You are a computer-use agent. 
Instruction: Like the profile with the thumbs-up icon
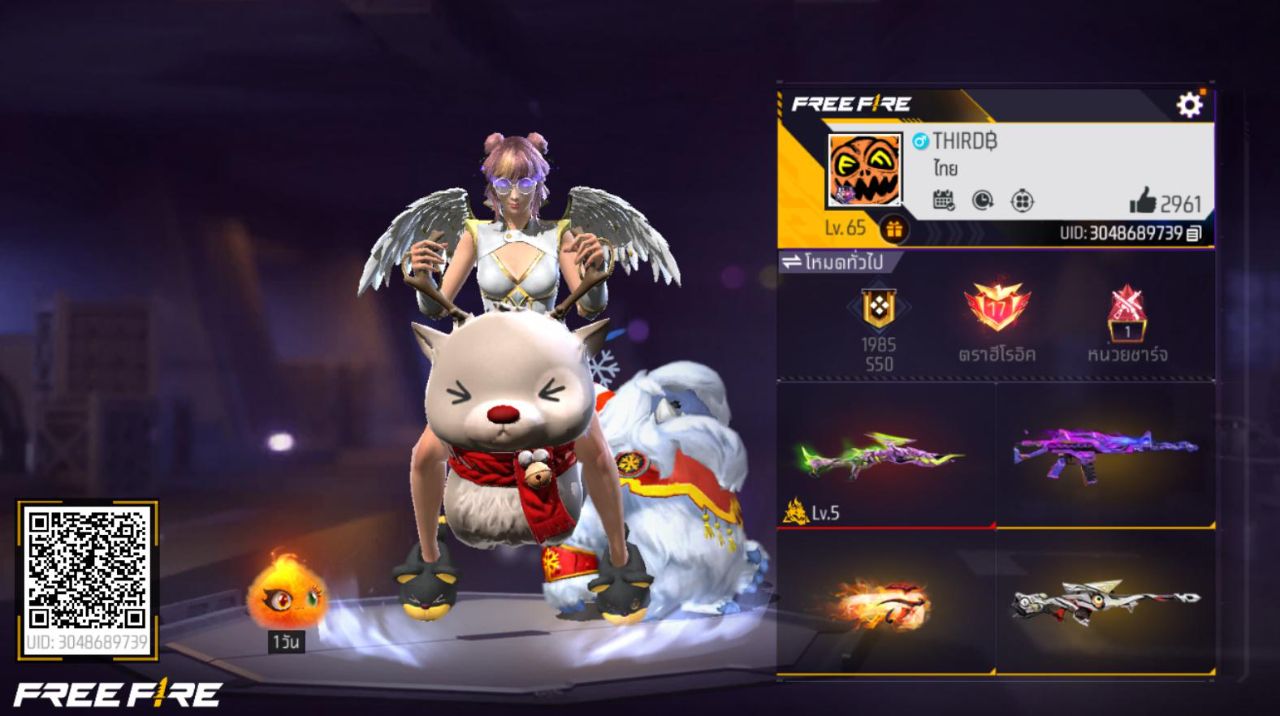[x=1142, y=201]
